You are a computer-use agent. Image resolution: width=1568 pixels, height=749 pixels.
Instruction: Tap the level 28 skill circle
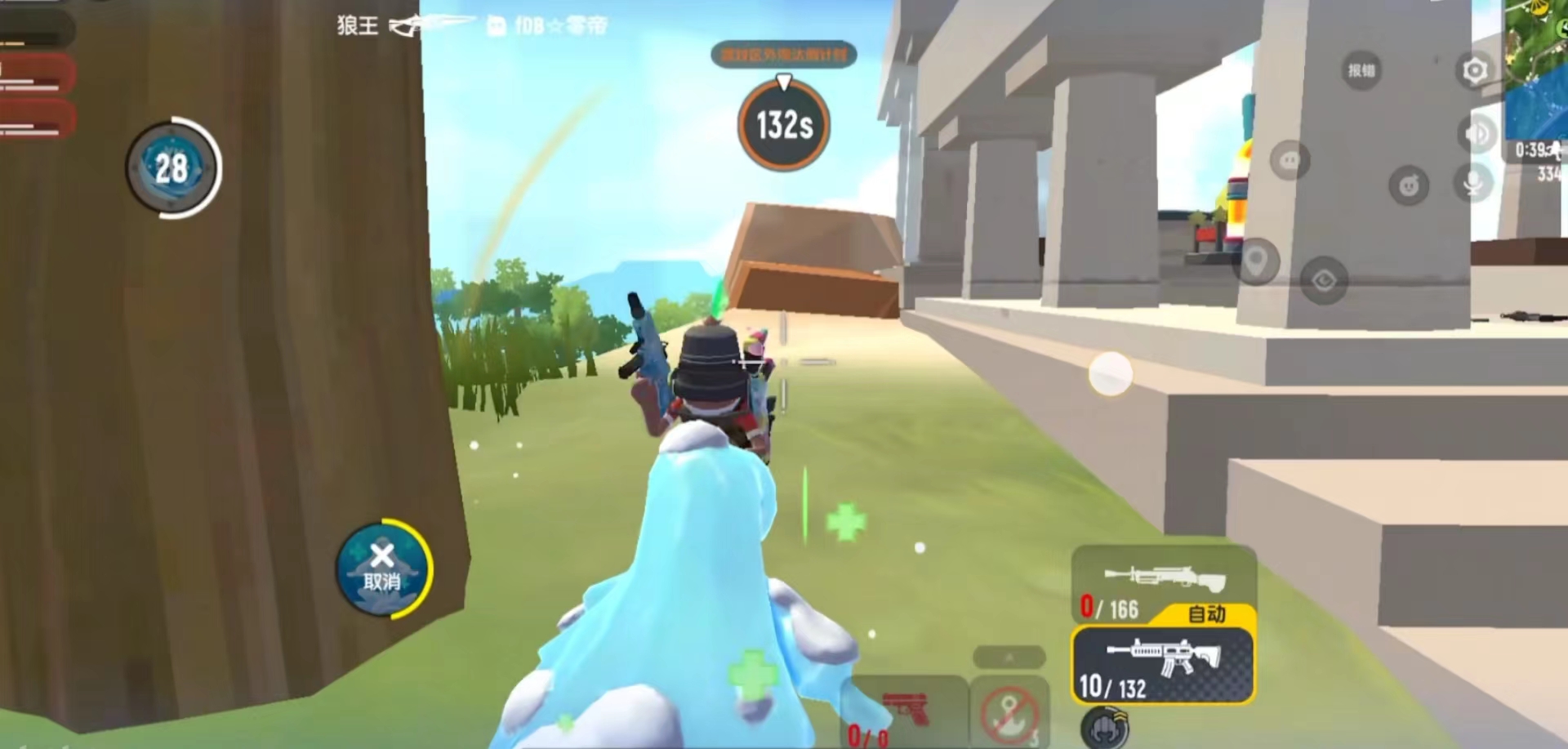coord(172,168)
